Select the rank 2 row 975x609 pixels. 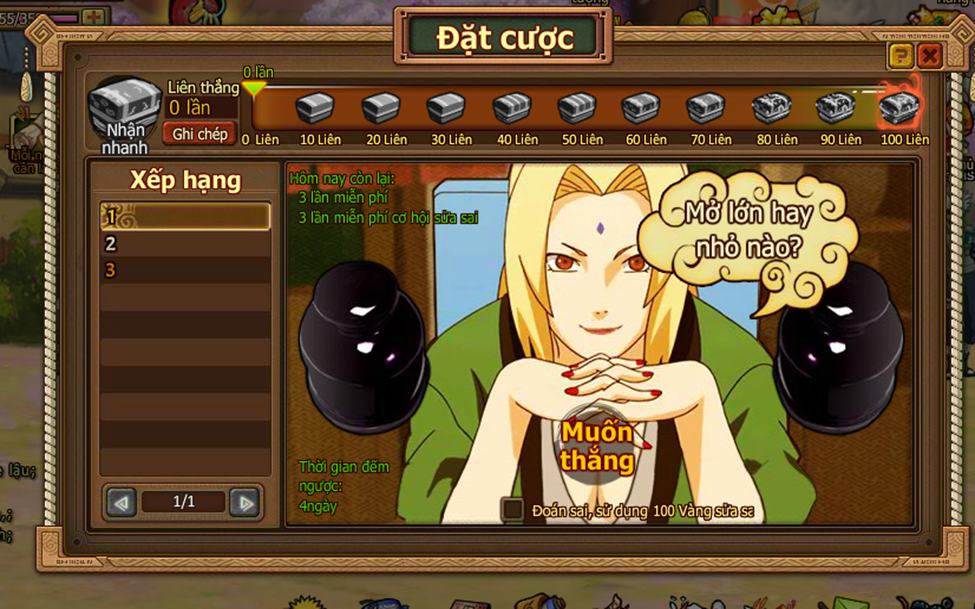coord(185,244)
